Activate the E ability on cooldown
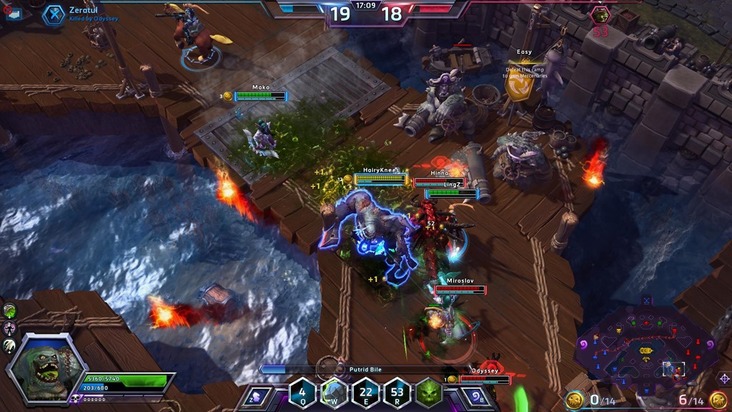732x412 pixels. (x=366, y=392)
